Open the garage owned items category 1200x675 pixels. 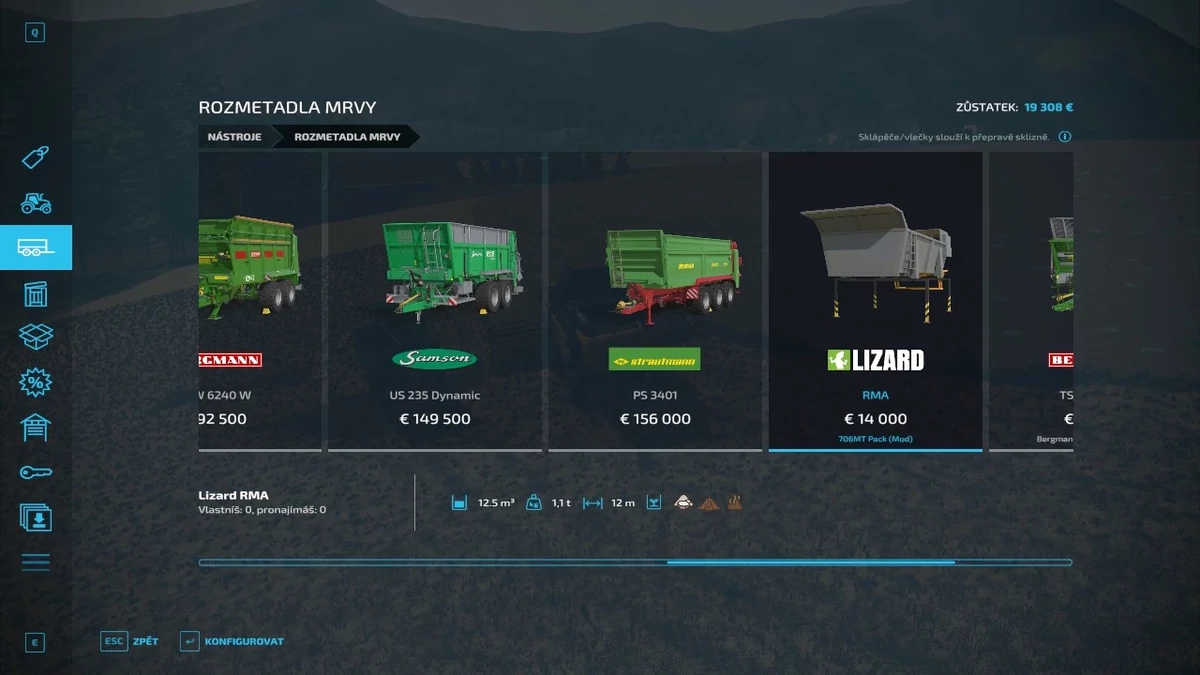point(36,427)
